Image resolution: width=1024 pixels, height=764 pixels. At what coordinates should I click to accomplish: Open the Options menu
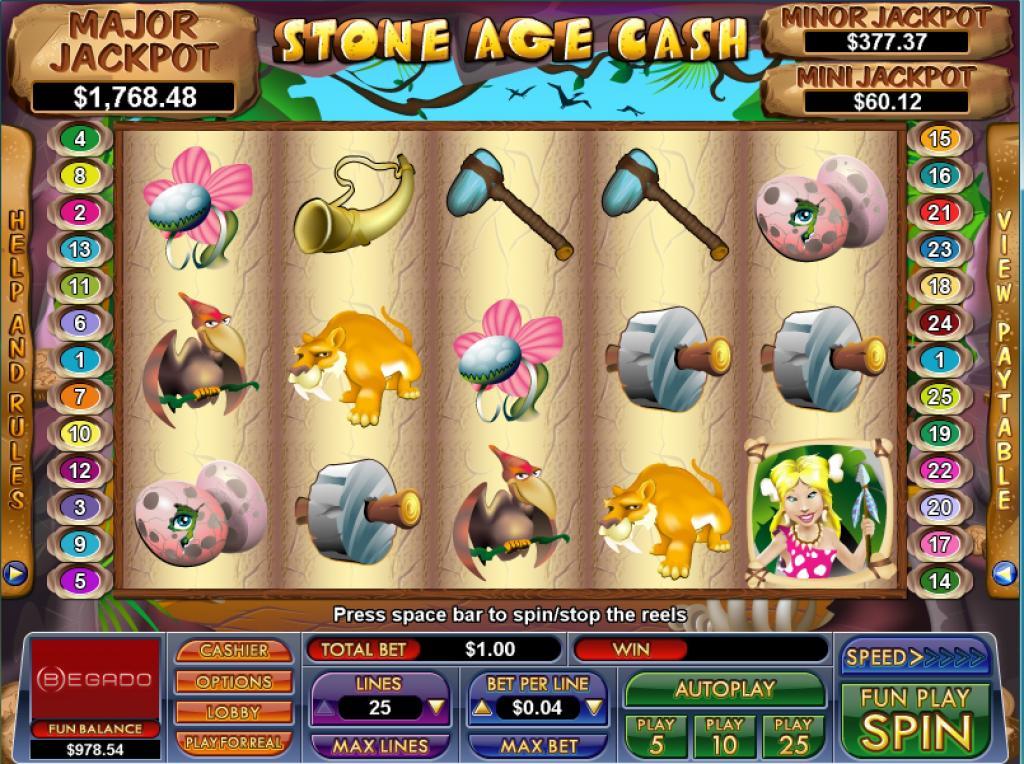pos(234,681)
